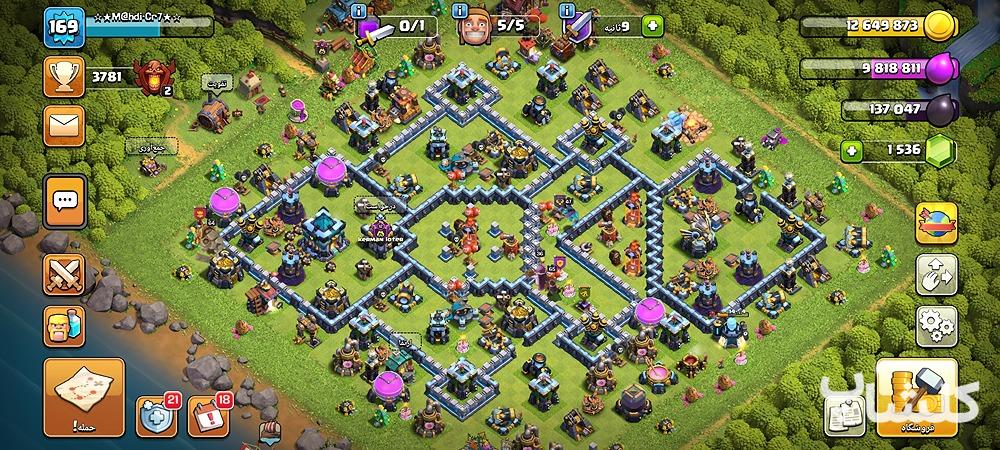The image size is (1000, 450).
Task: Show builder info next to 5/5 builders
Action: tap(460, 13)
